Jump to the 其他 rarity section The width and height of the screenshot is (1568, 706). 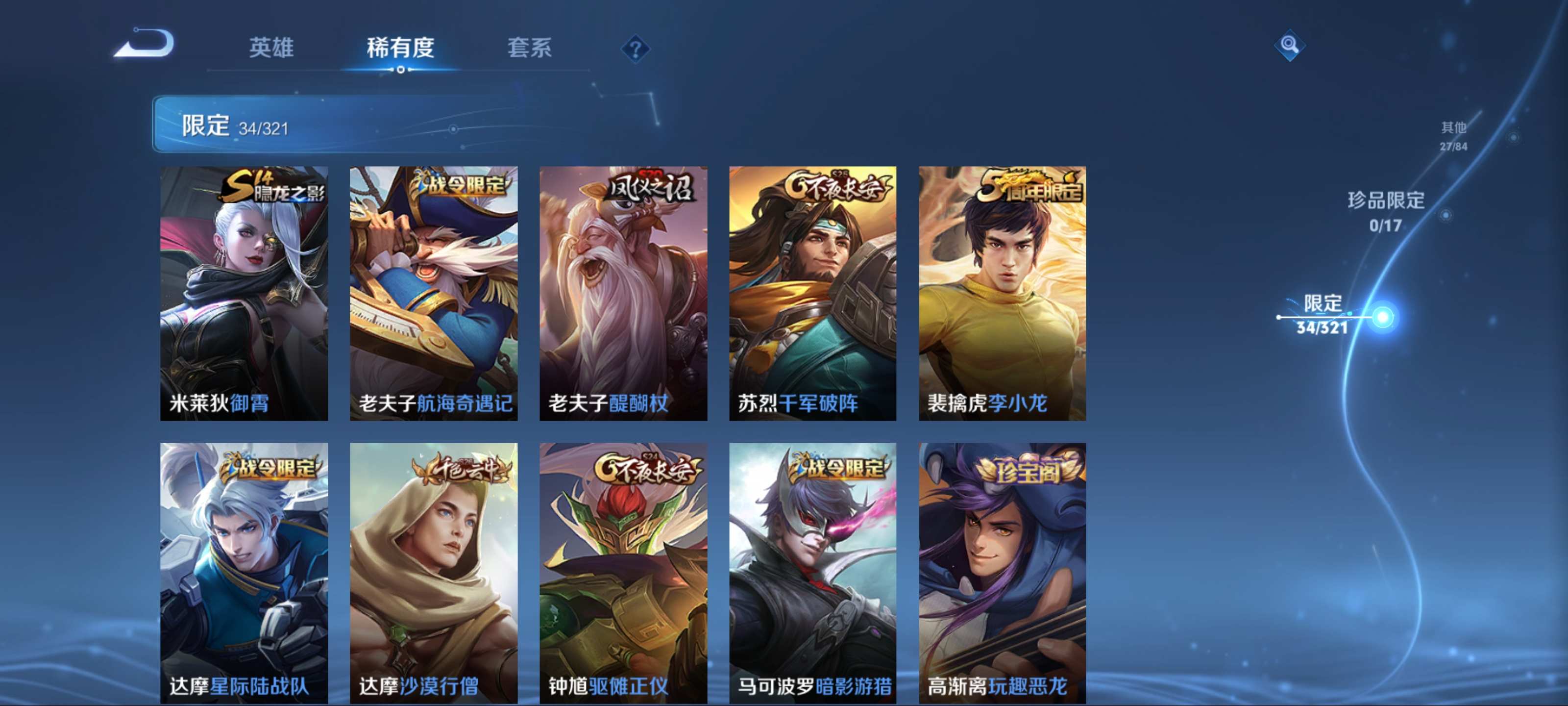coord(1453,135)
